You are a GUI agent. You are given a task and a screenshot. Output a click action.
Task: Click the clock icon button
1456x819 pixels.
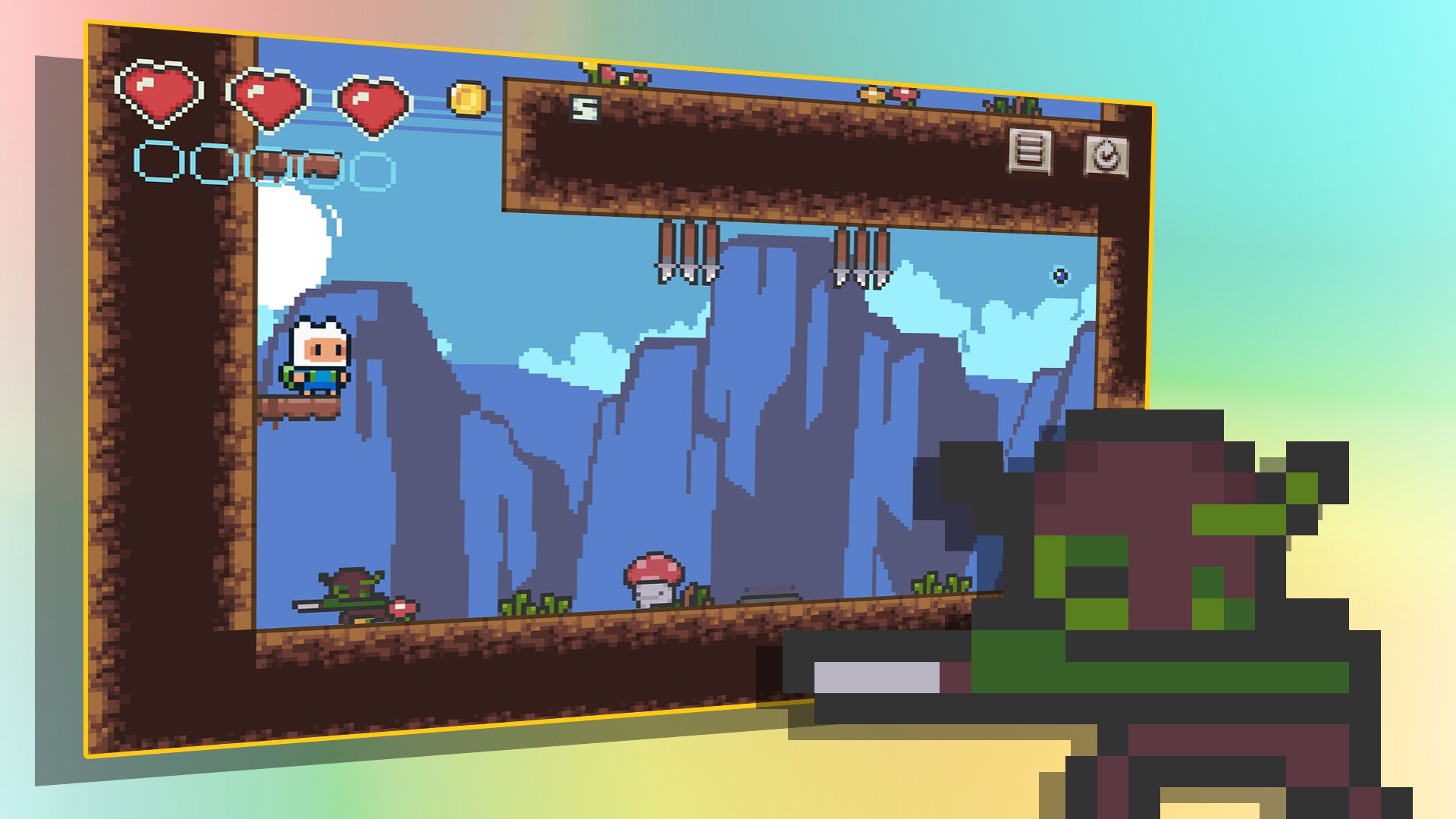(1105, 157)
